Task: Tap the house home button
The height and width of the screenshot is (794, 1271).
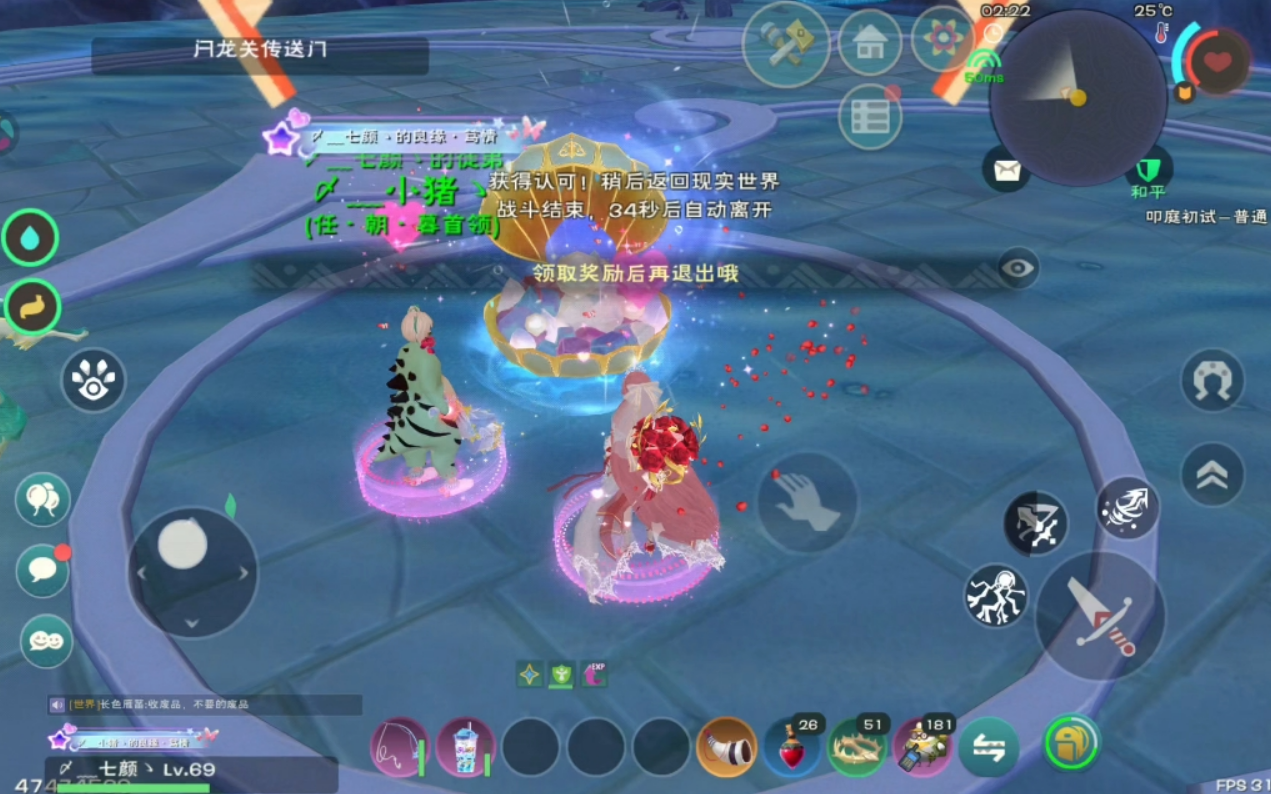Action: (869, 43)
